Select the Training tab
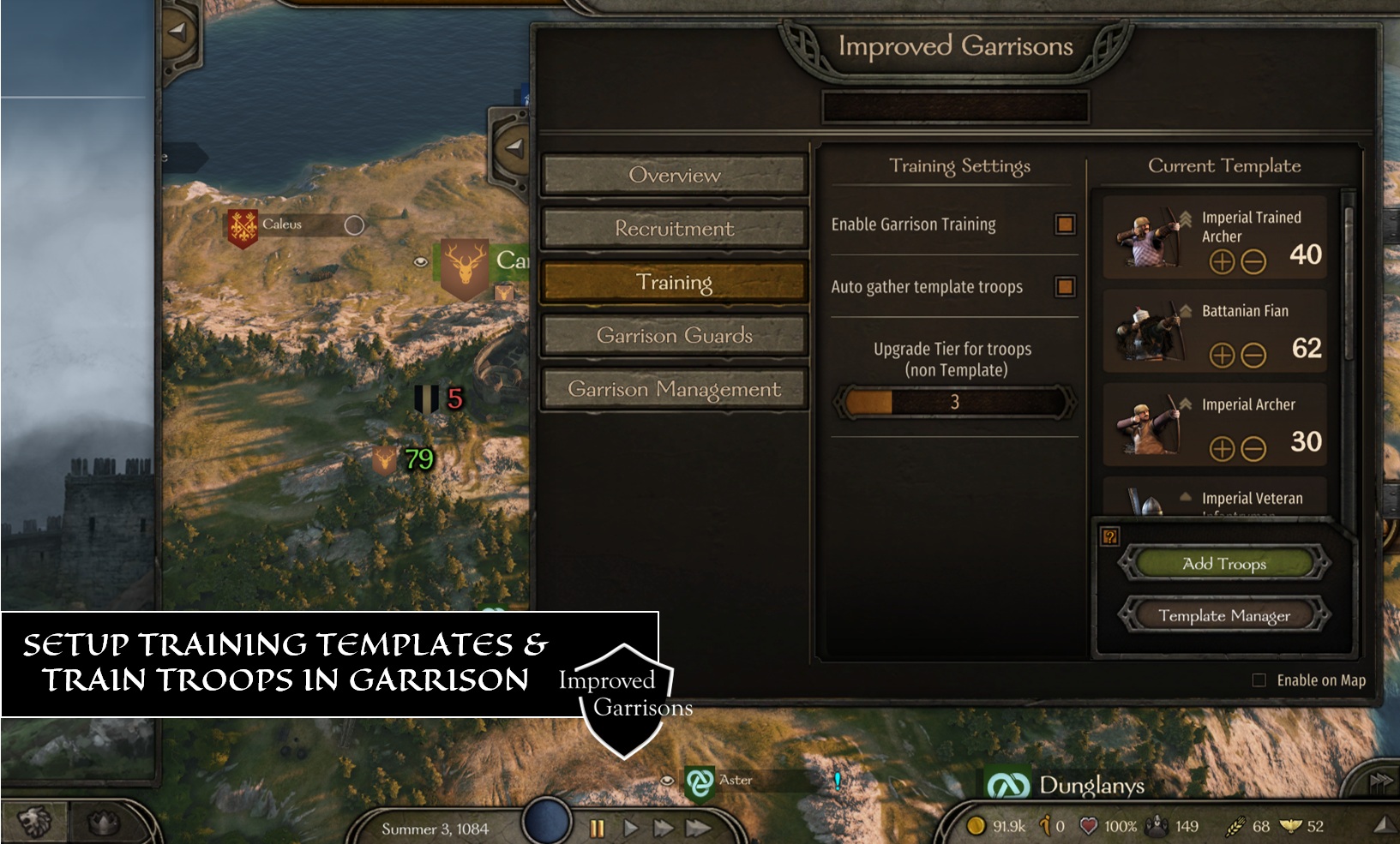Screen dimensions: 1400x844 point(675,283)
